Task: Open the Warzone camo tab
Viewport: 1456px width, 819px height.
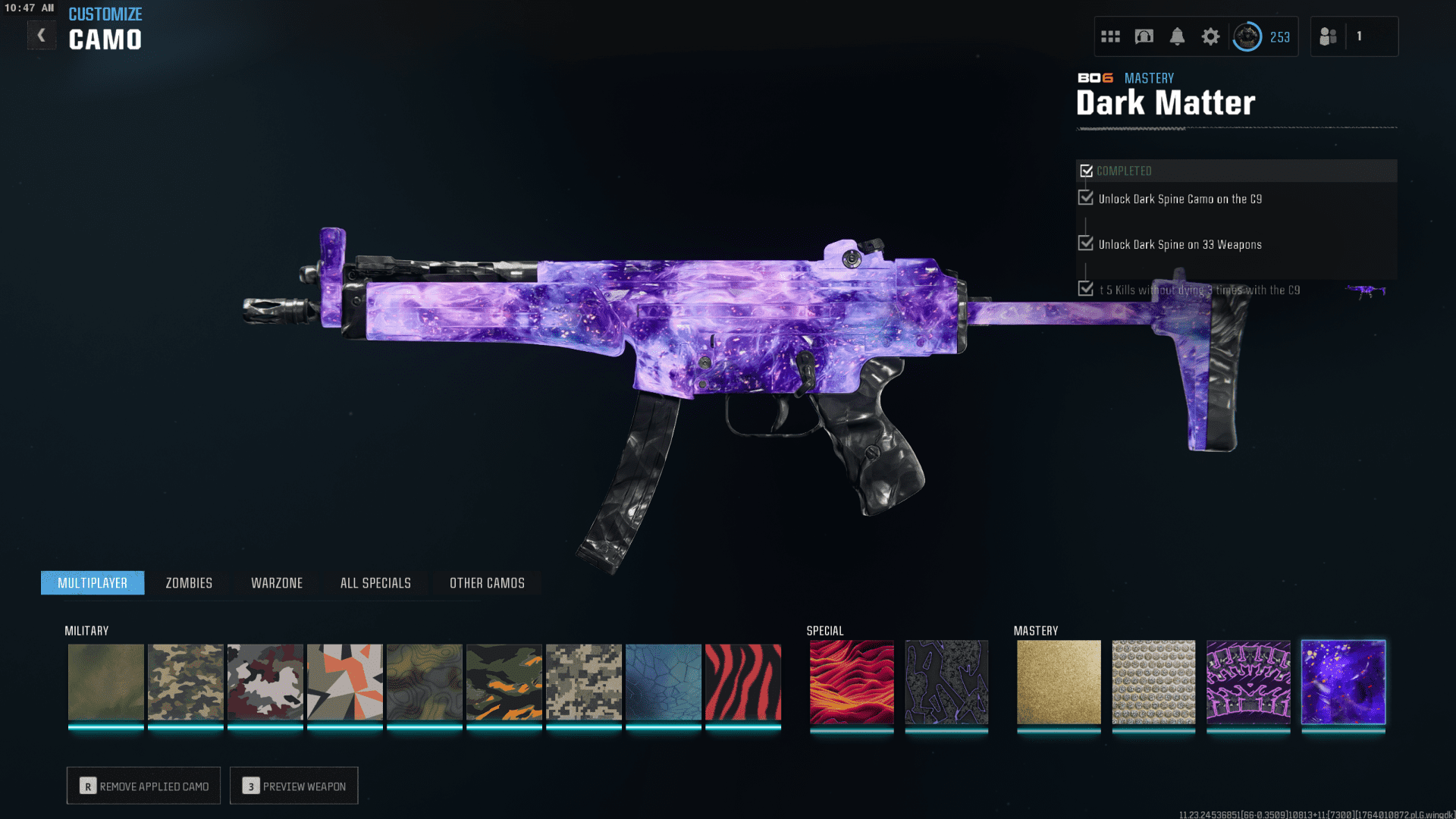Action: [277, 583]
